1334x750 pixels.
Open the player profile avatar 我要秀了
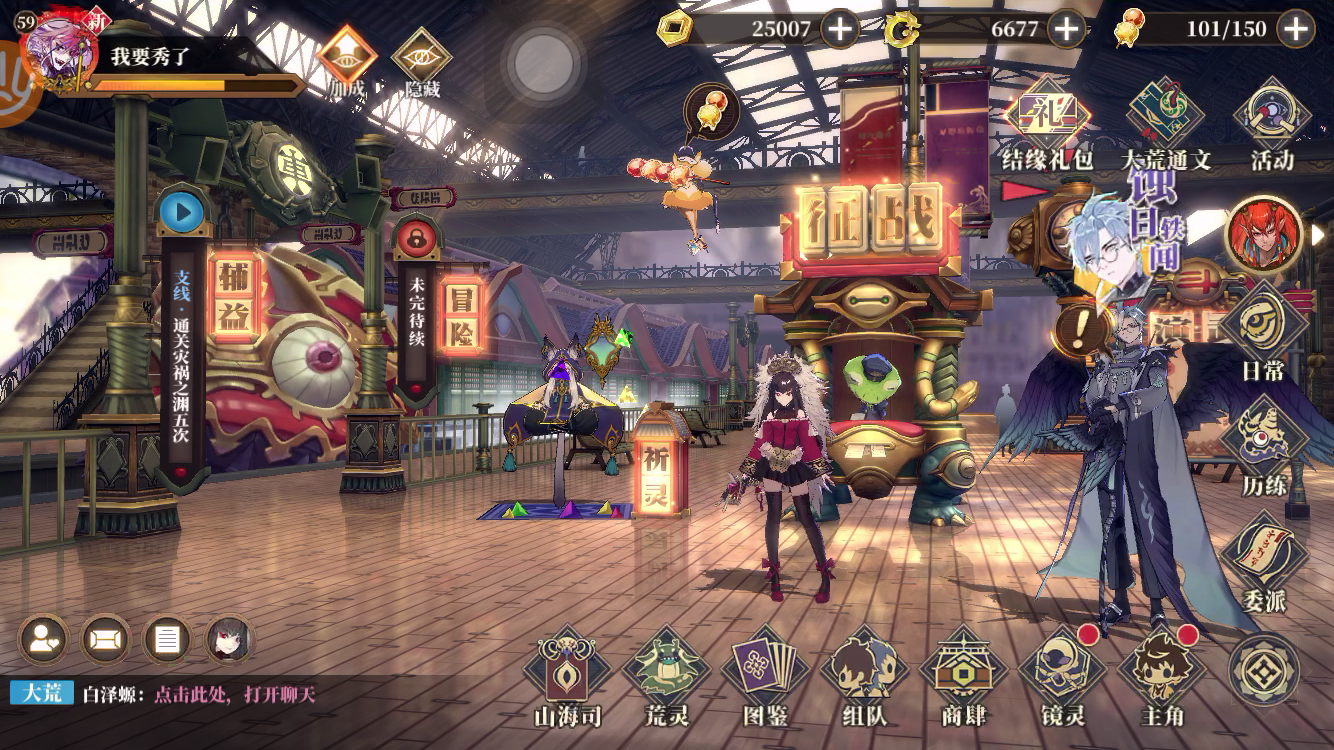pyautogui.click(x=58, y=55)
